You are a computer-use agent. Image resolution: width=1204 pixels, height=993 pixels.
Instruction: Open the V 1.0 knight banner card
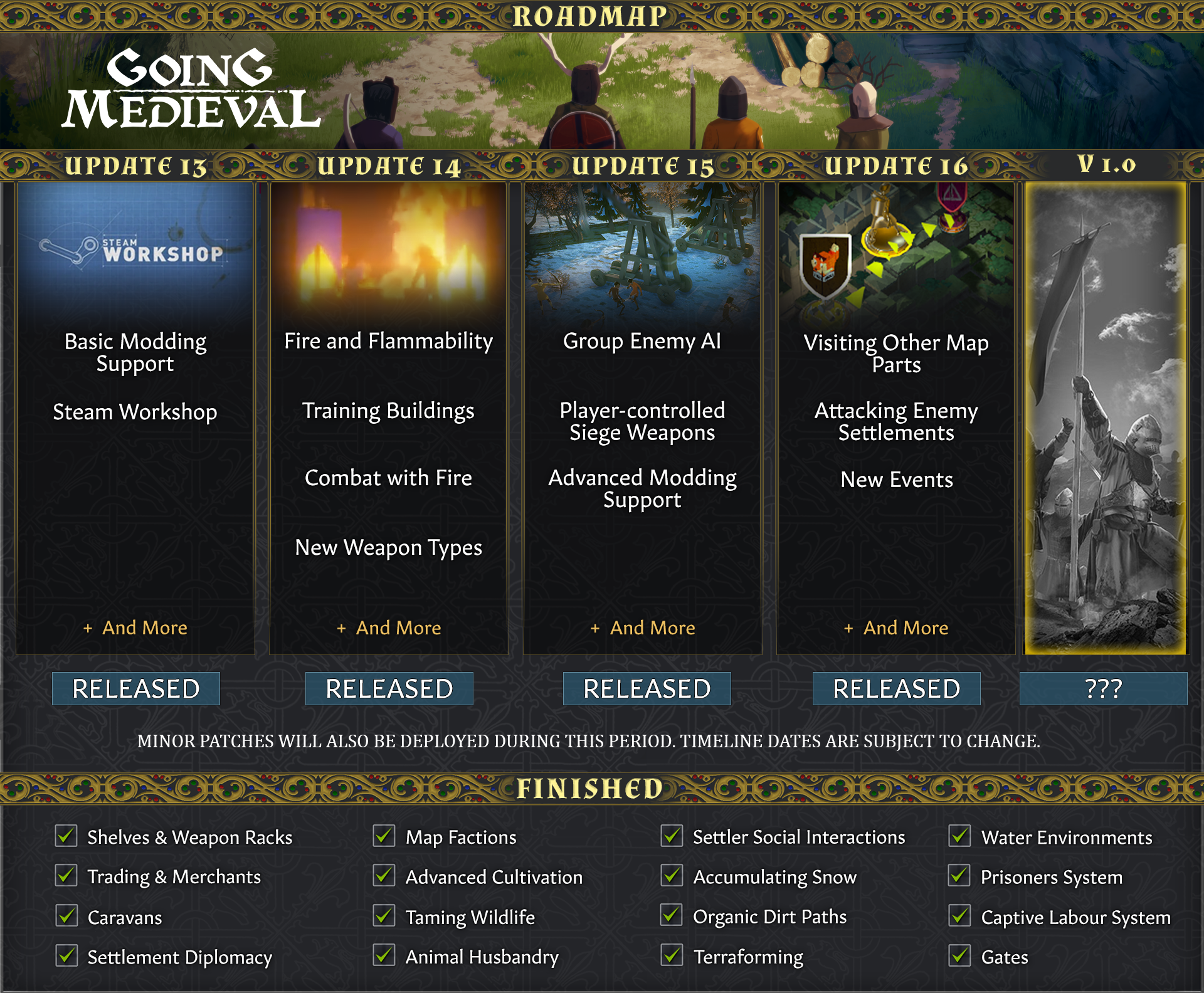(x=1105, y=418)
